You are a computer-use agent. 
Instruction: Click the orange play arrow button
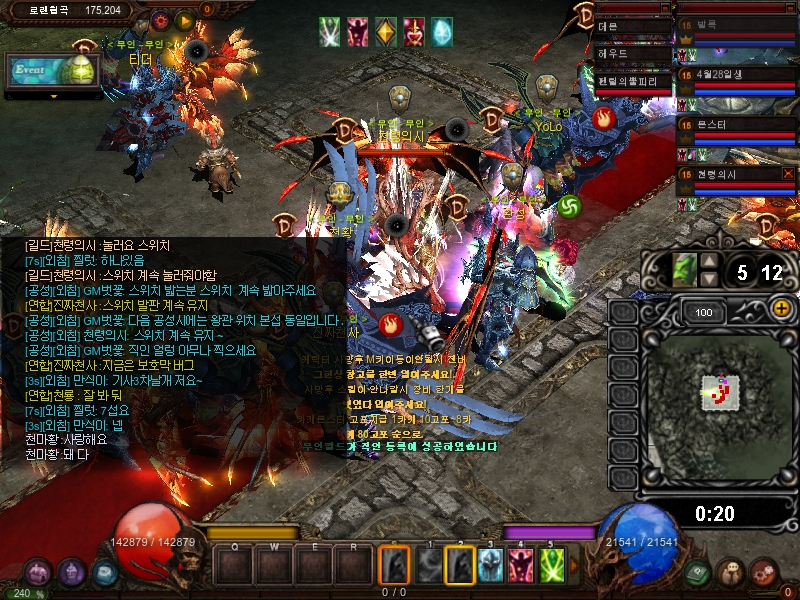[x=184, y=20]
